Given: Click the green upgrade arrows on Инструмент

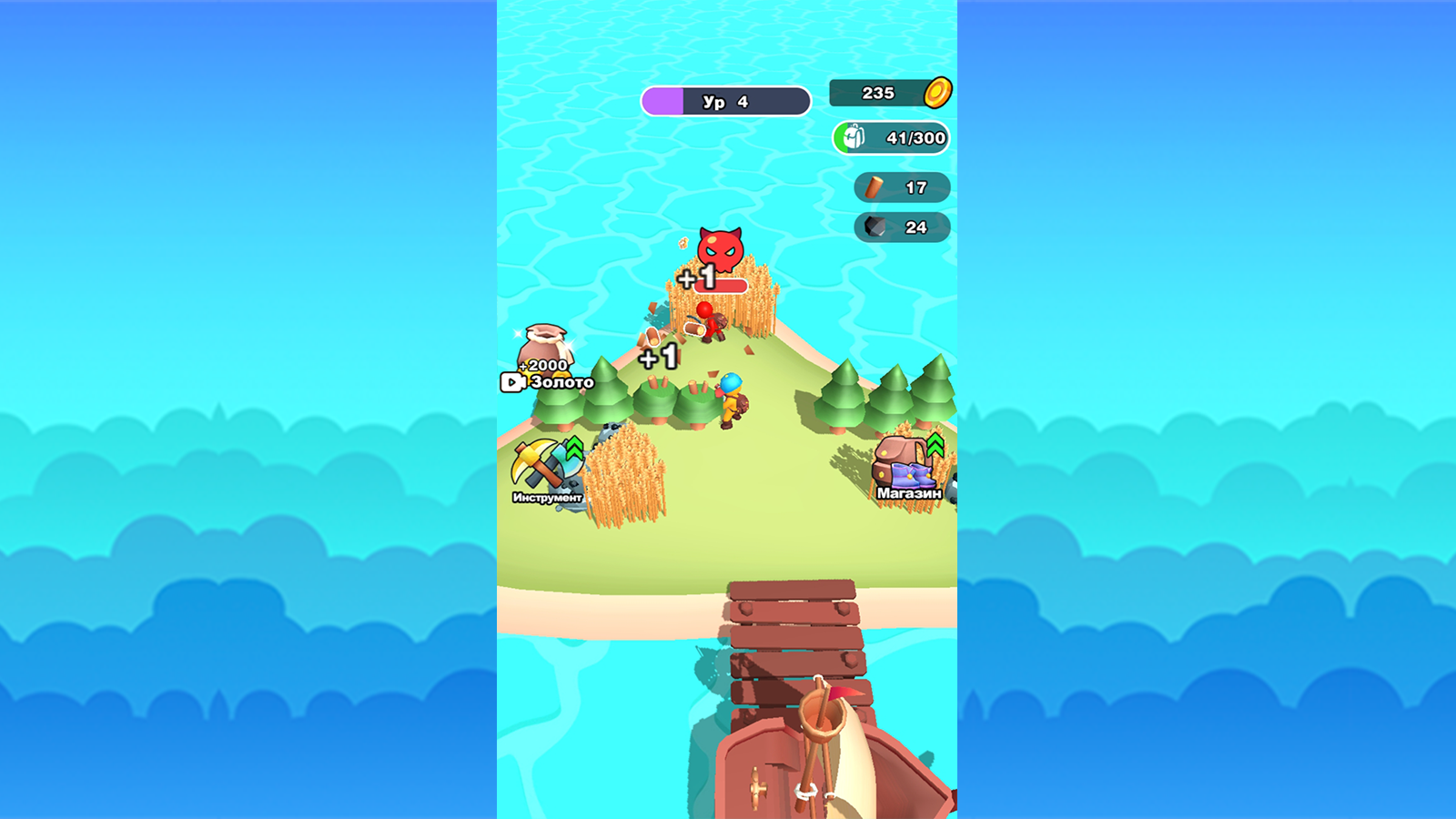Looking at the screenshot, I should (573, 448).
